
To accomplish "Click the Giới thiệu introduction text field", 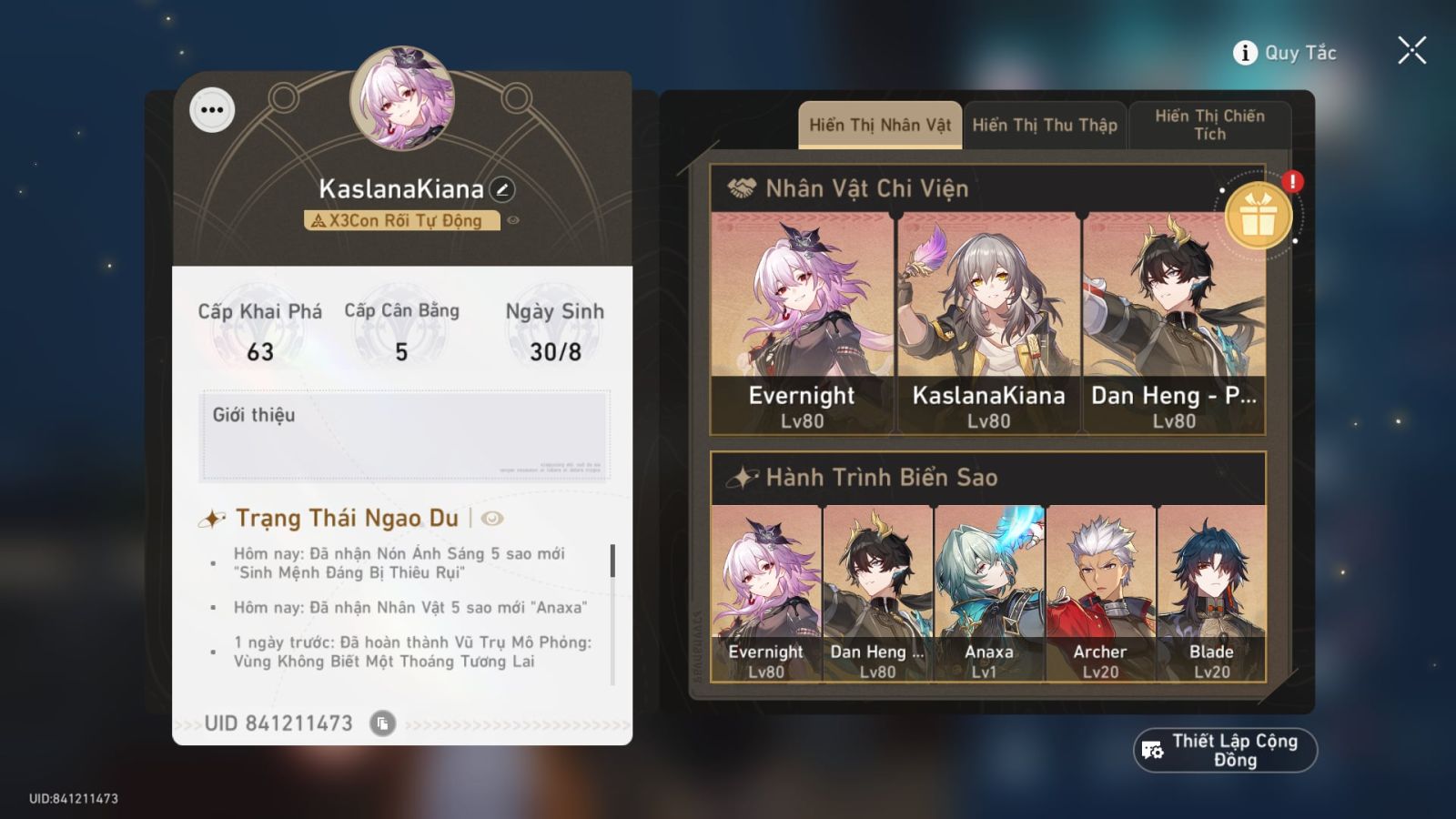I will tap(405, 437).
